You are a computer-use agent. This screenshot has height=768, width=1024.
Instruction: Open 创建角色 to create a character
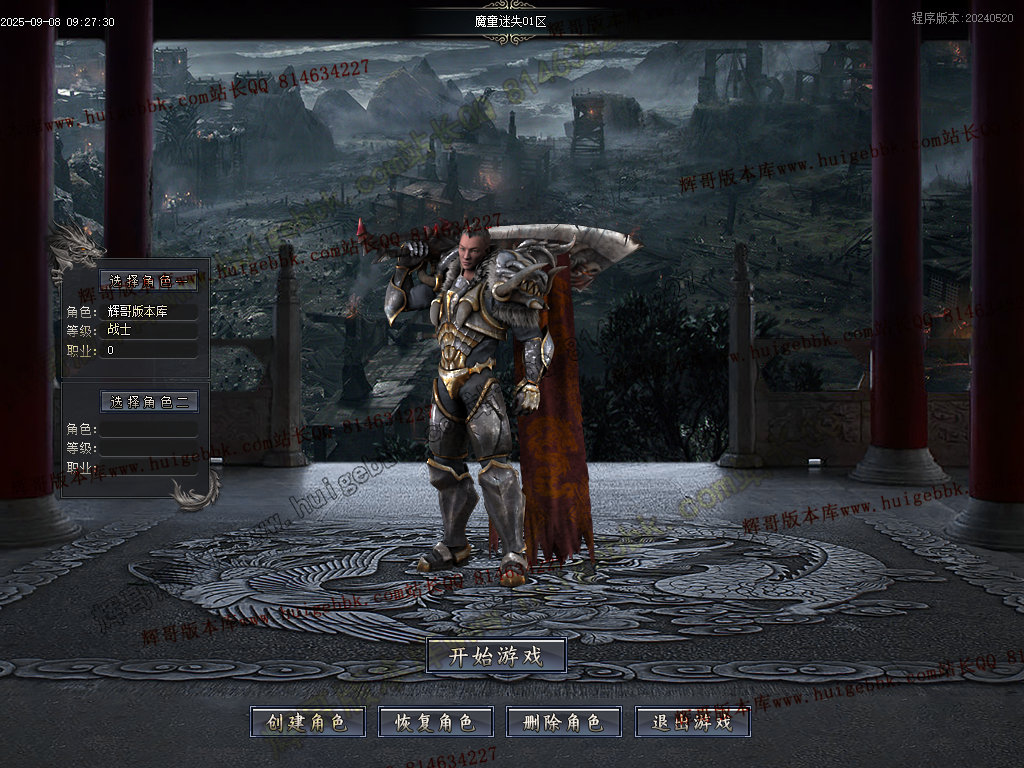[x=307, y=722]
